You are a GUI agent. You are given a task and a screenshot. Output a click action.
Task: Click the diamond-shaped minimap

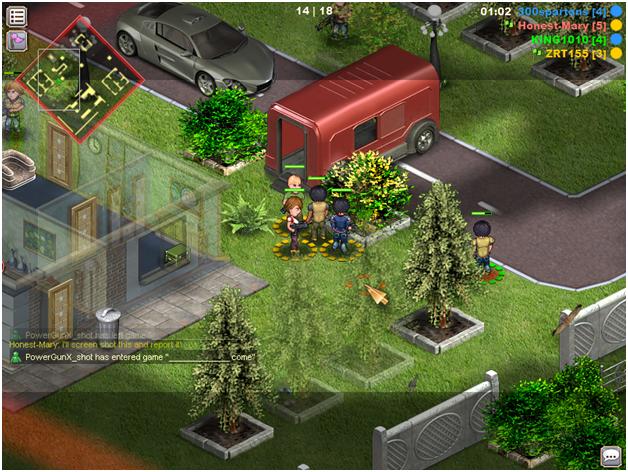pyautogui.click(x=78, y=77)
